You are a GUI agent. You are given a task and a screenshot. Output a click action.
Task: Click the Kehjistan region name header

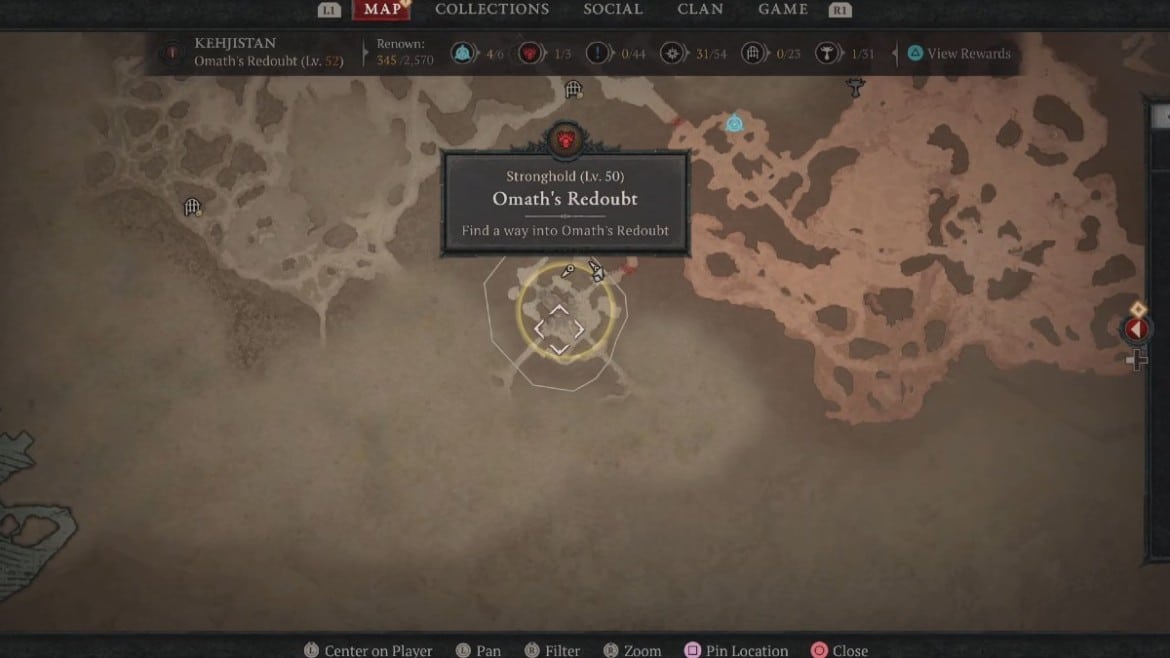tap(237, 44)
